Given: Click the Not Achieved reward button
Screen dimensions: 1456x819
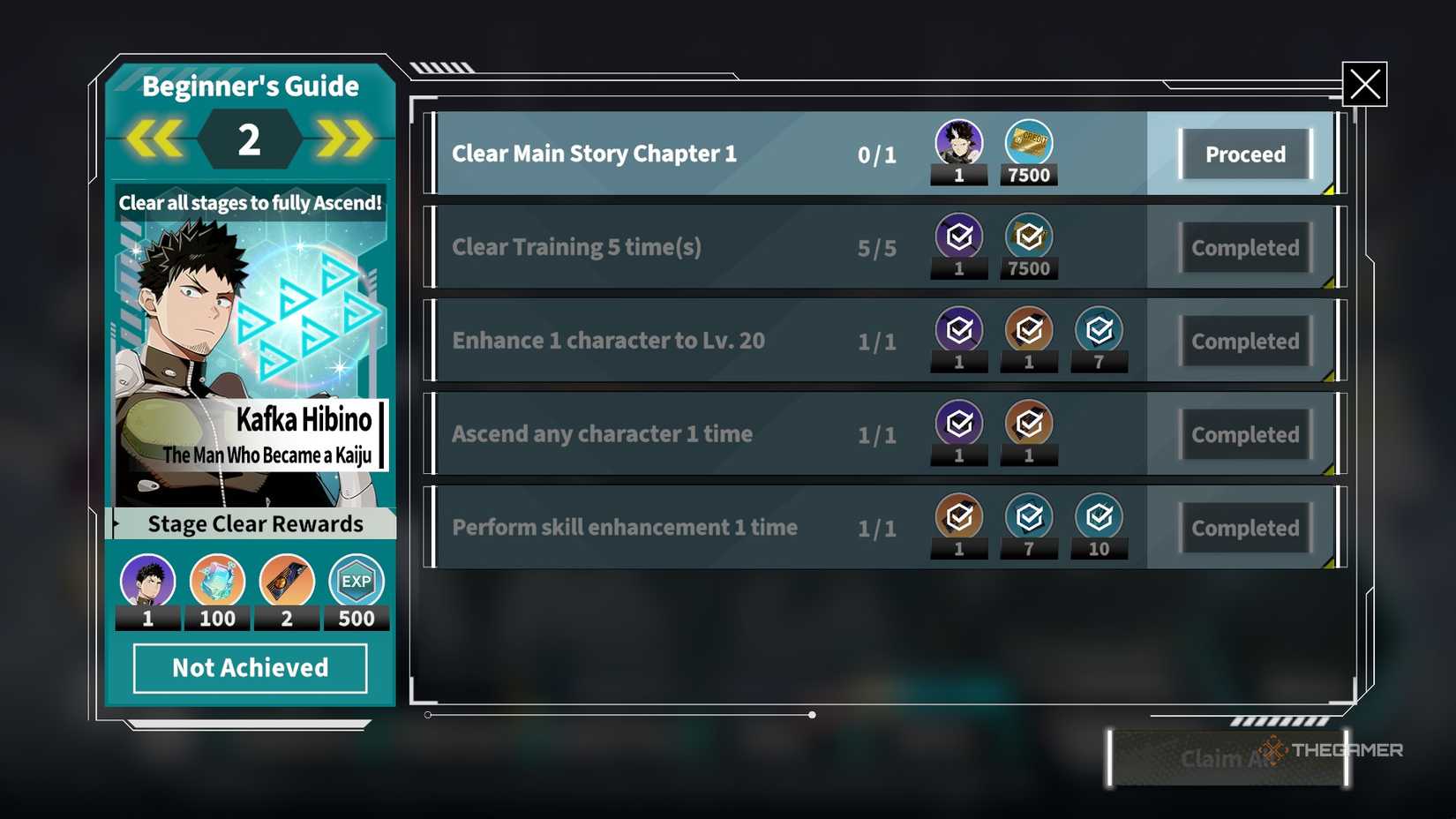Looking at the screenshot, I should pos(251,668).
